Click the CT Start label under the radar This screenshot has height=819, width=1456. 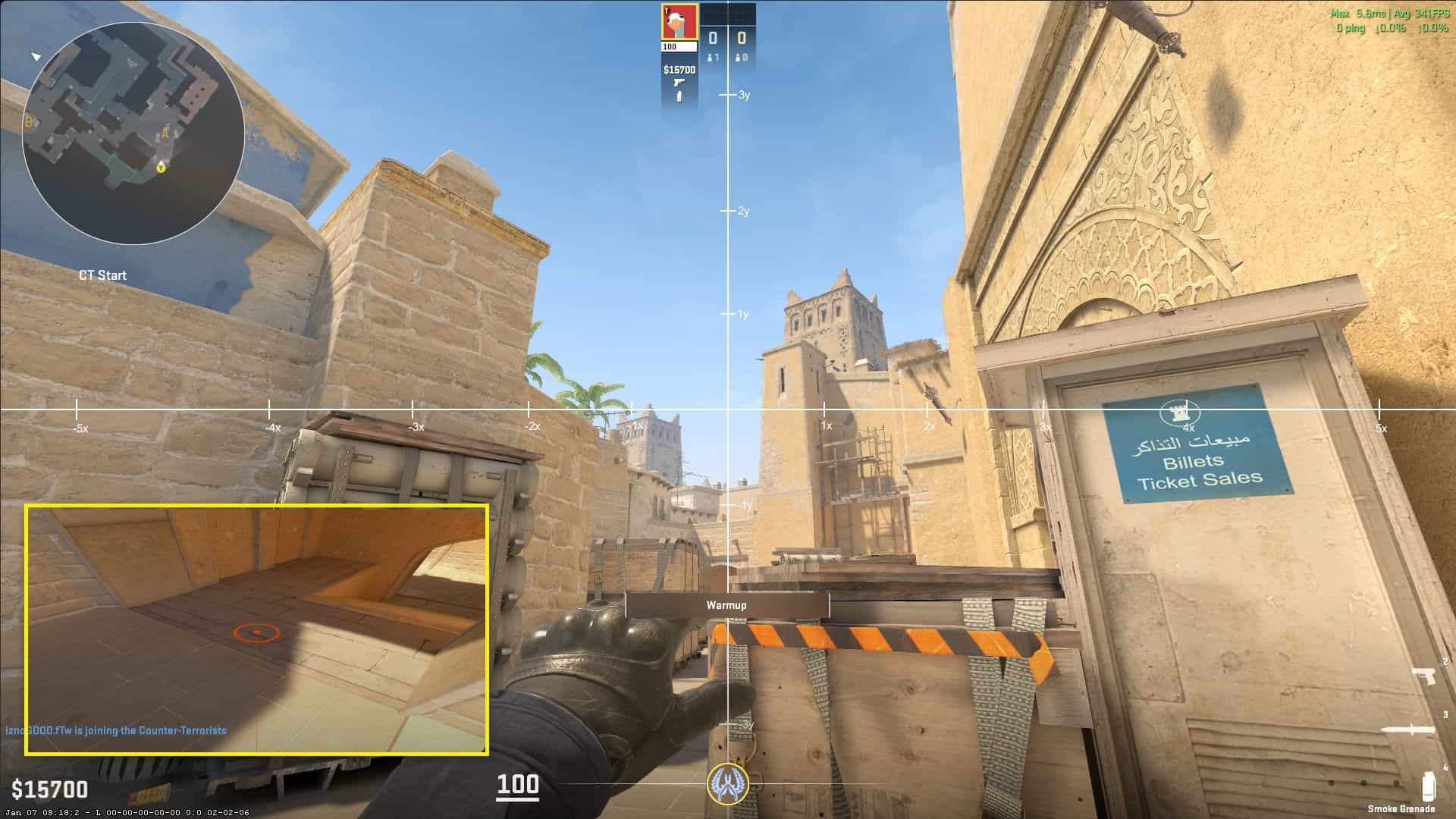click(x=105, y=275)
